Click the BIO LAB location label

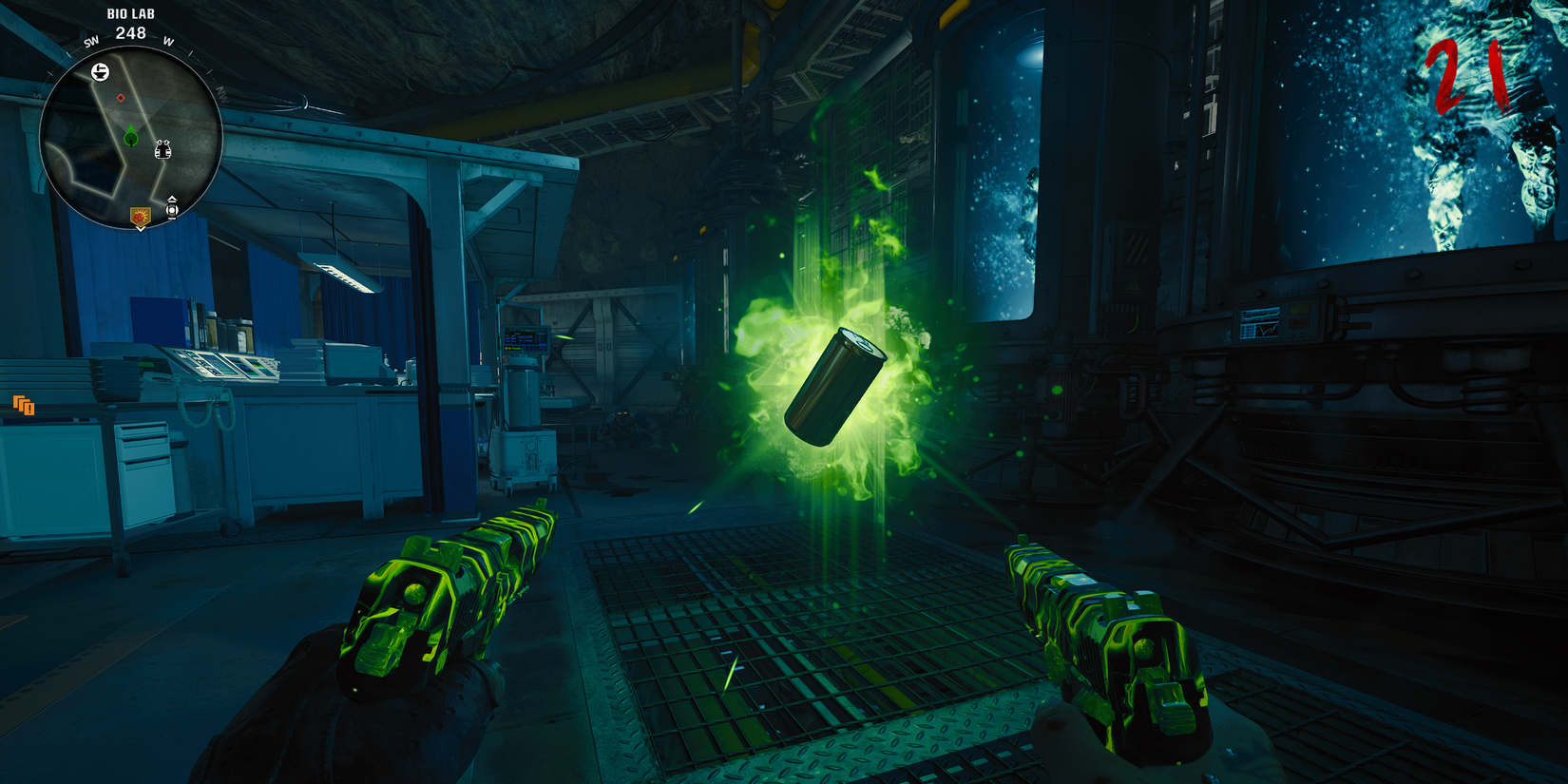point(131,14)
